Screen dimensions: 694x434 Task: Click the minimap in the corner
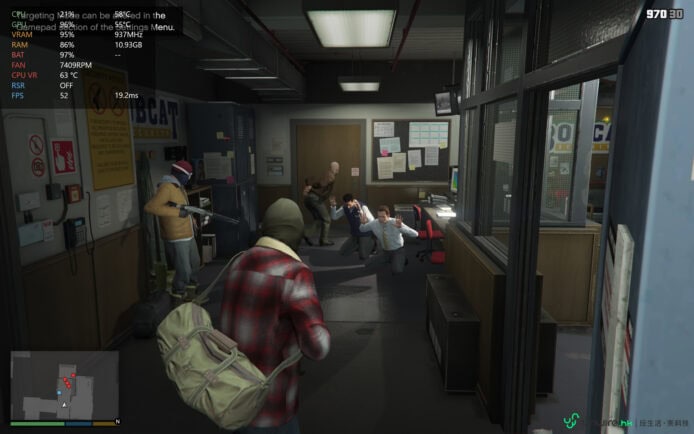click(64, 386)
